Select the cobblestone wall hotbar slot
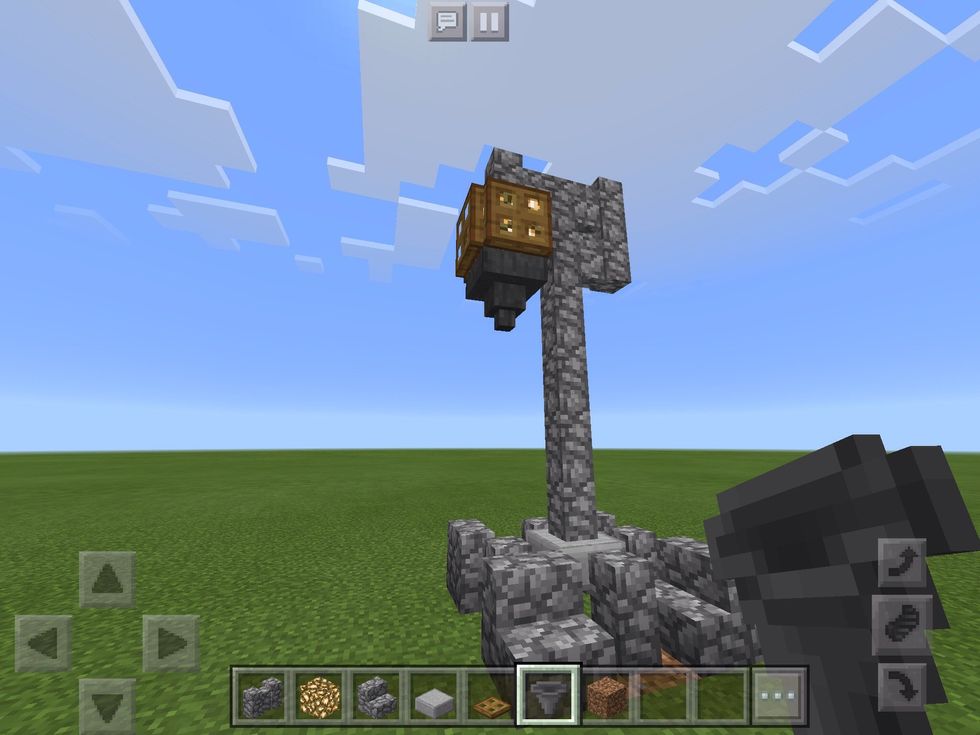This screenshot has height=735, width=980. click(262, 696)
